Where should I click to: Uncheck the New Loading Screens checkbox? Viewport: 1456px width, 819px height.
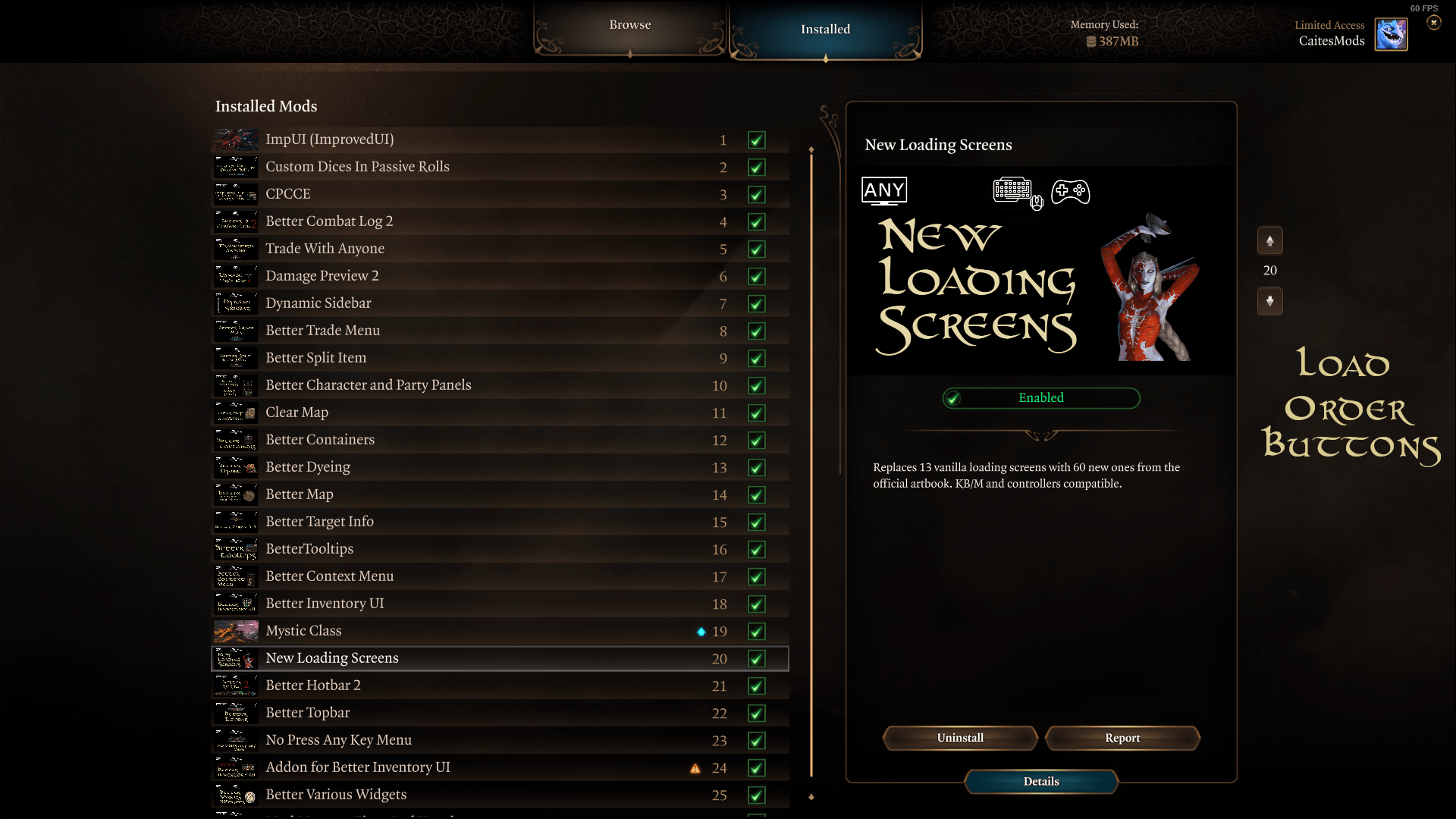click(x=757, y=659)
